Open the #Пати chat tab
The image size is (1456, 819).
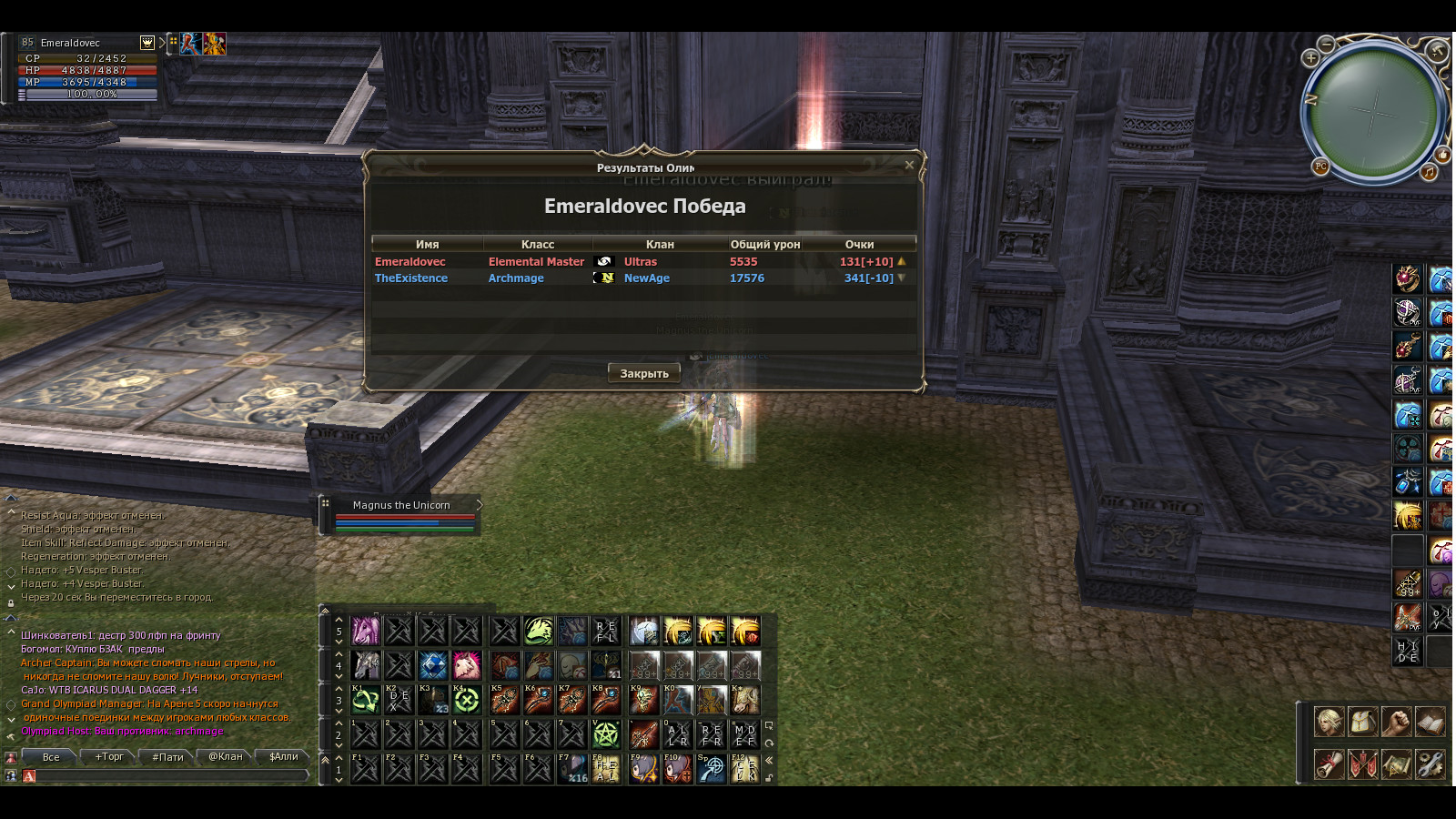(x=167, y=756)
